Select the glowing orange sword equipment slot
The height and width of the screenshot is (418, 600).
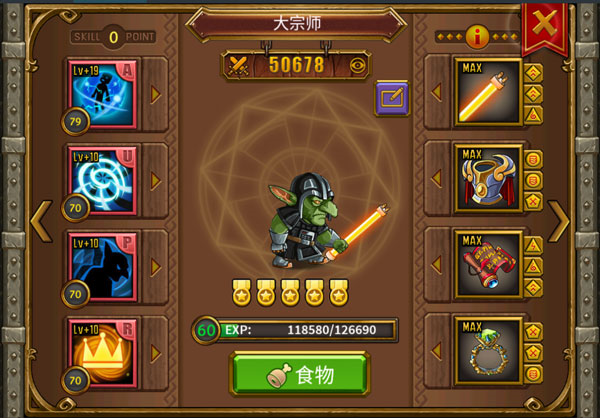point(487,93)
